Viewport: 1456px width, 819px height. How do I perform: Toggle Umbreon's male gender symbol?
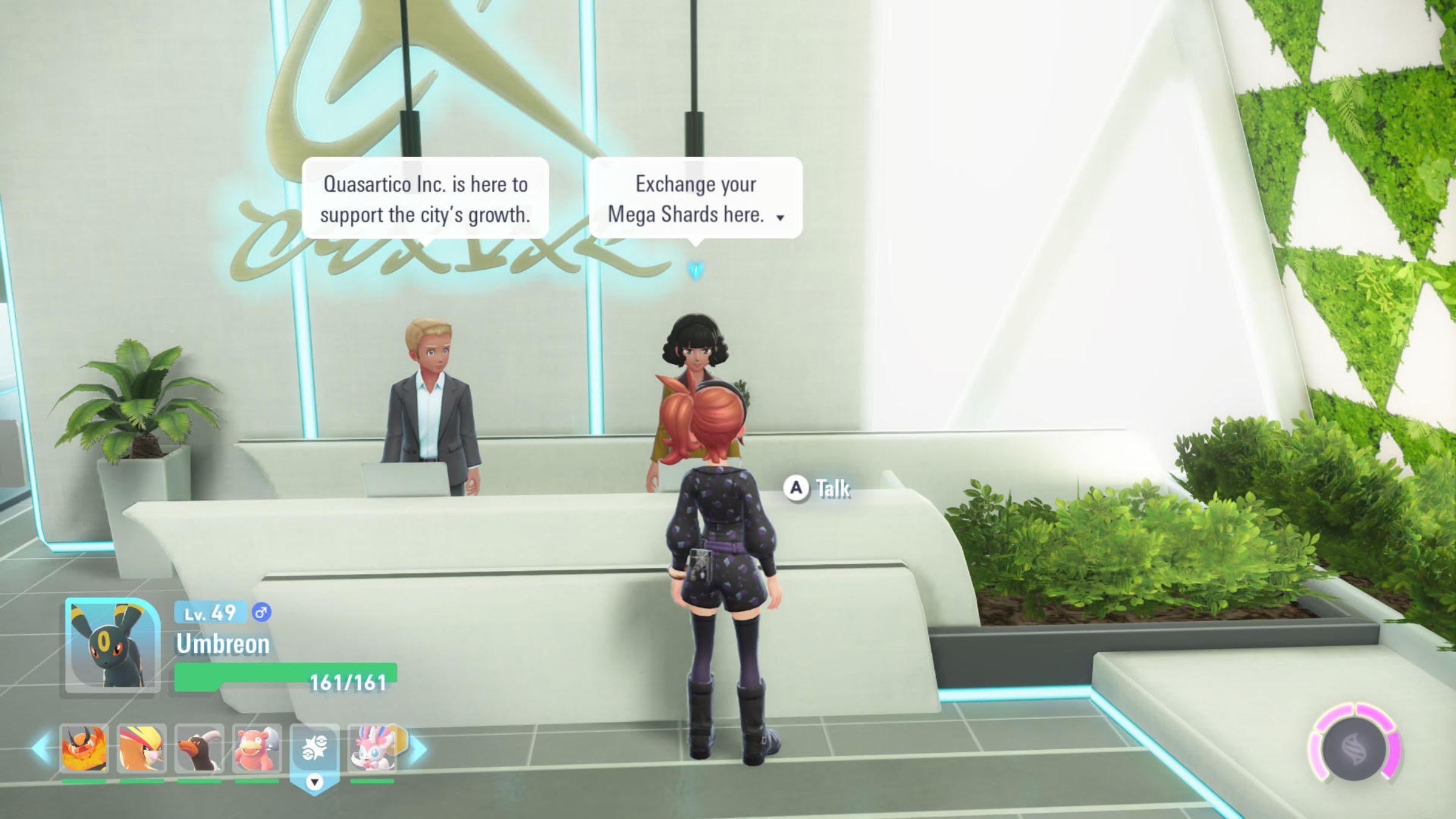[261, 613]
